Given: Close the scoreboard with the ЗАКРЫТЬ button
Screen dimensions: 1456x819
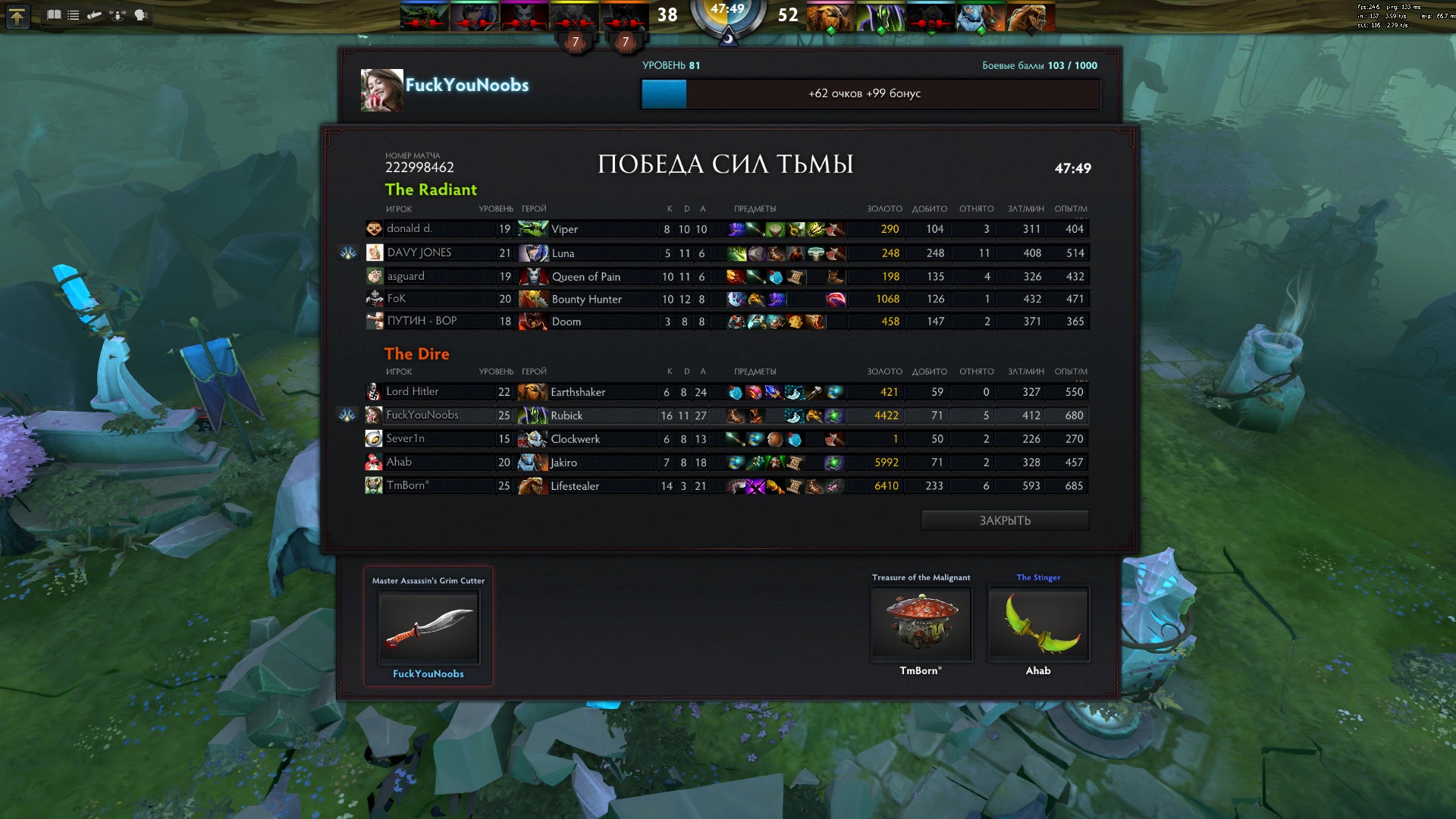Looking at the screenshot, I should [x=1005, y=520].
